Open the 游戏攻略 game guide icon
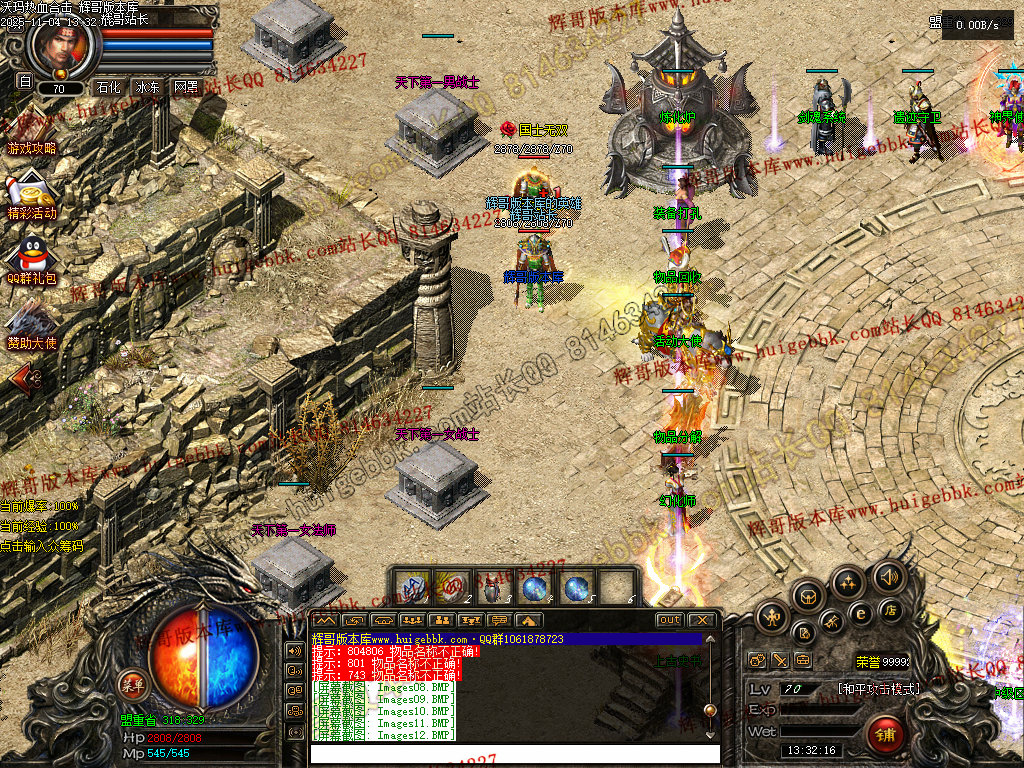The width and height of the screenshot is (1024, 768). pos(30,135)
